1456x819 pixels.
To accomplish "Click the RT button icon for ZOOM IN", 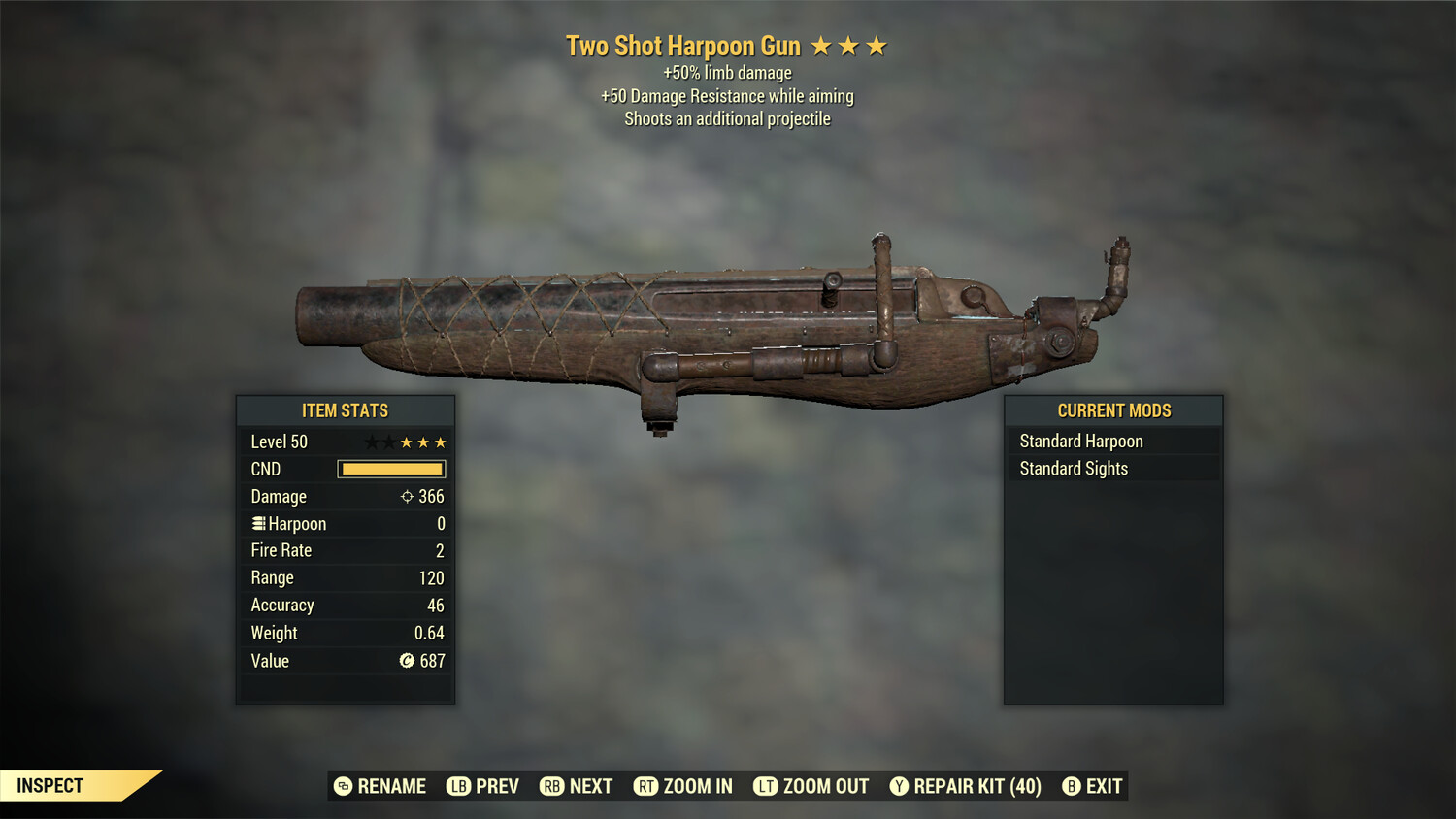I will pyautogui.click(x=645, y=786).
